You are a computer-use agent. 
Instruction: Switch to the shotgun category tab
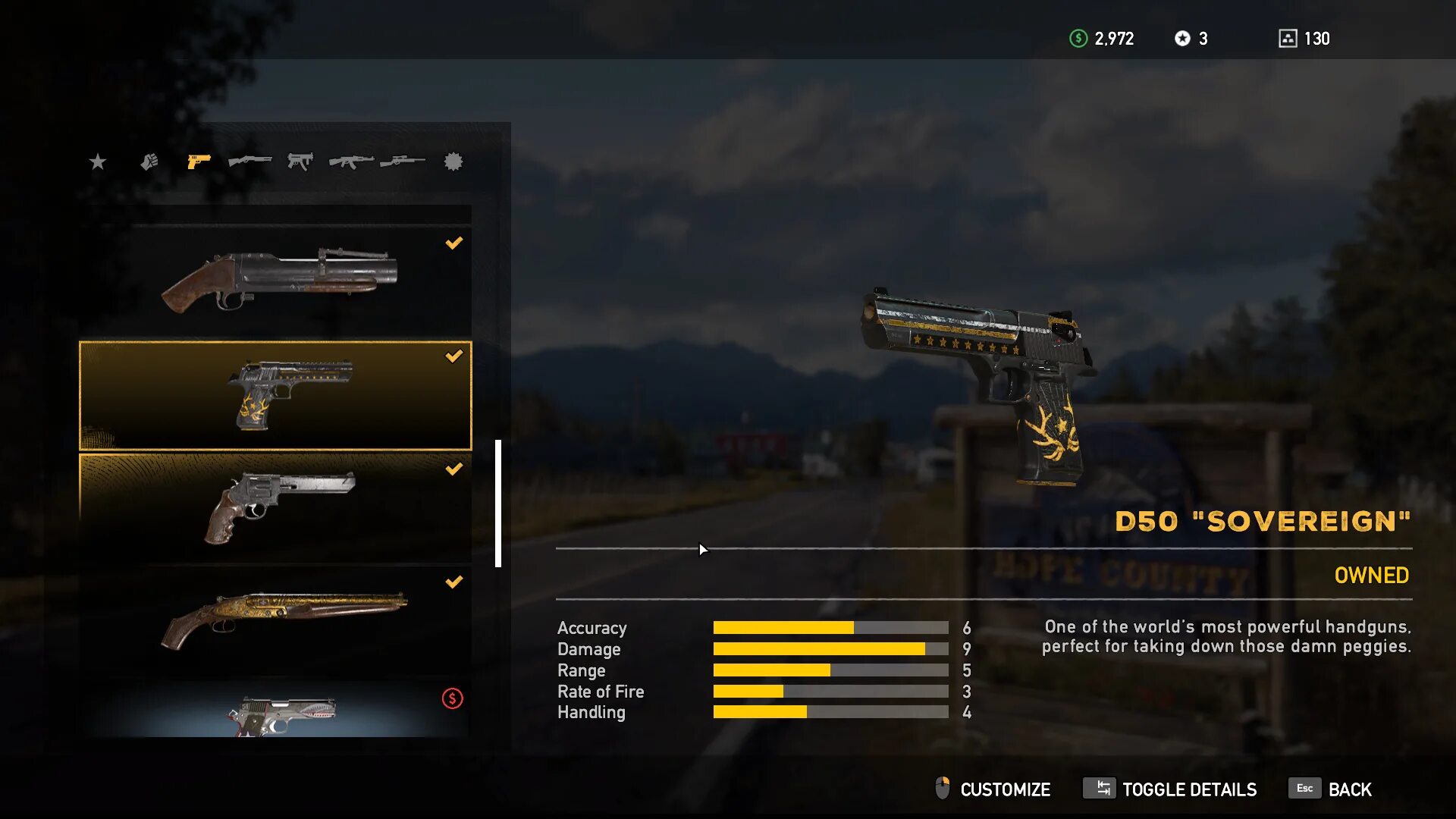(x=249, y=162)
